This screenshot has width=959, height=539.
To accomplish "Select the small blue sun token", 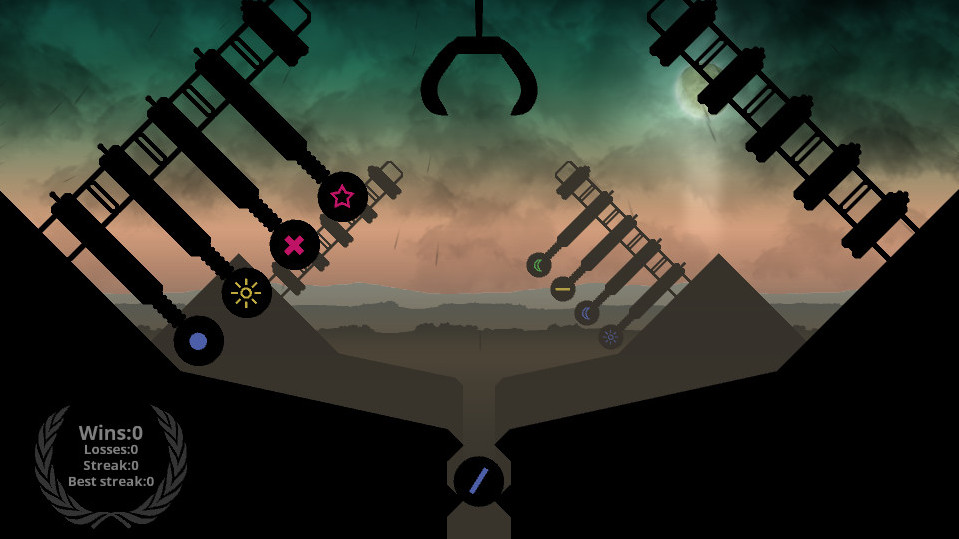I will point(611,337).
